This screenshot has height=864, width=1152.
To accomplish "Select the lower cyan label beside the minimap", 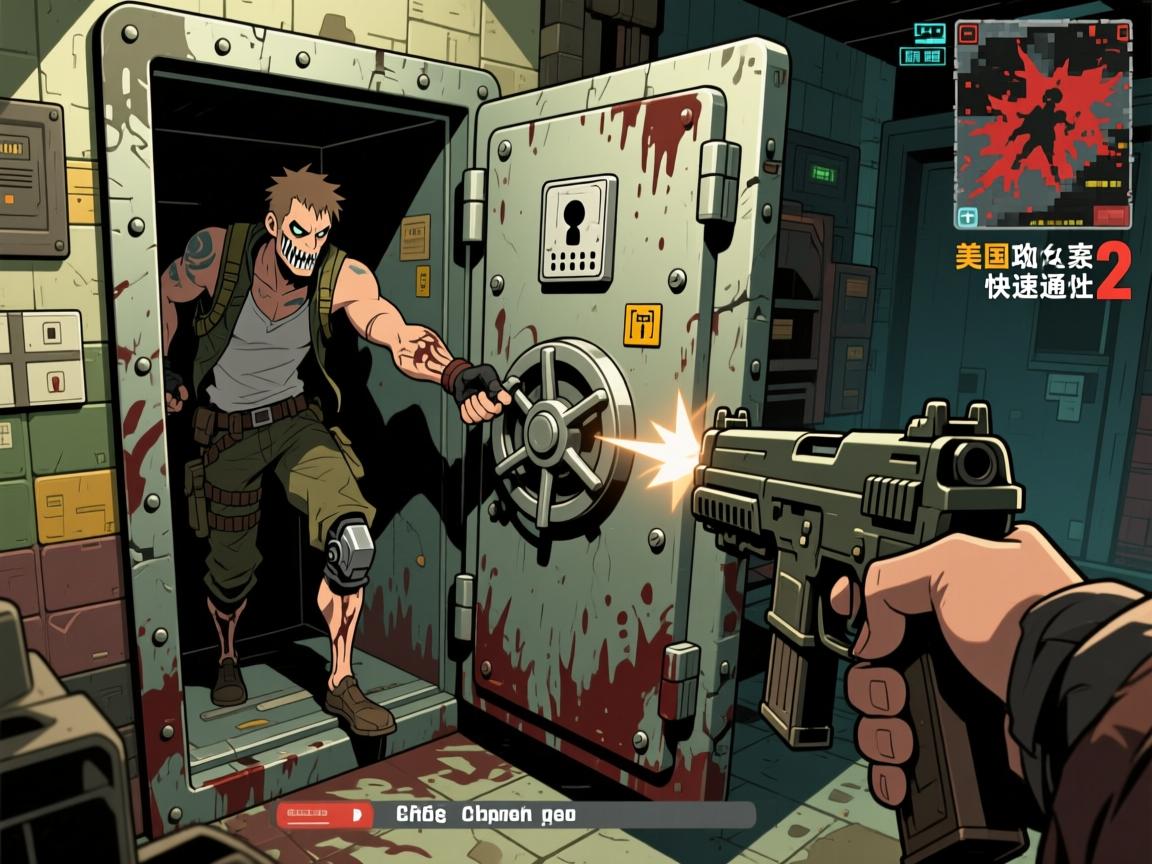I will [x=922, y=56].
